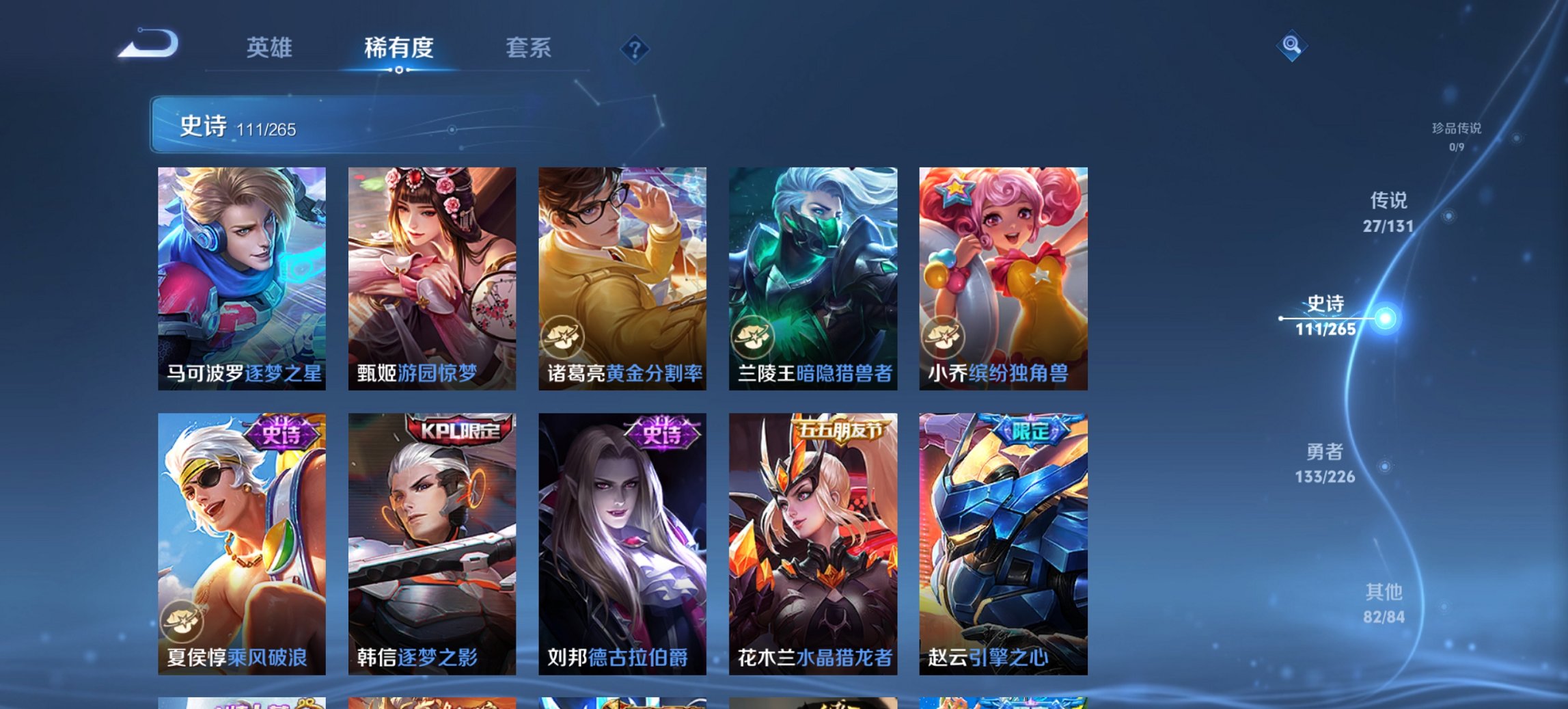This screenshot has width=1568, height=709.
Task: Click the diamond question mark help icon
Action: [633, 48]
